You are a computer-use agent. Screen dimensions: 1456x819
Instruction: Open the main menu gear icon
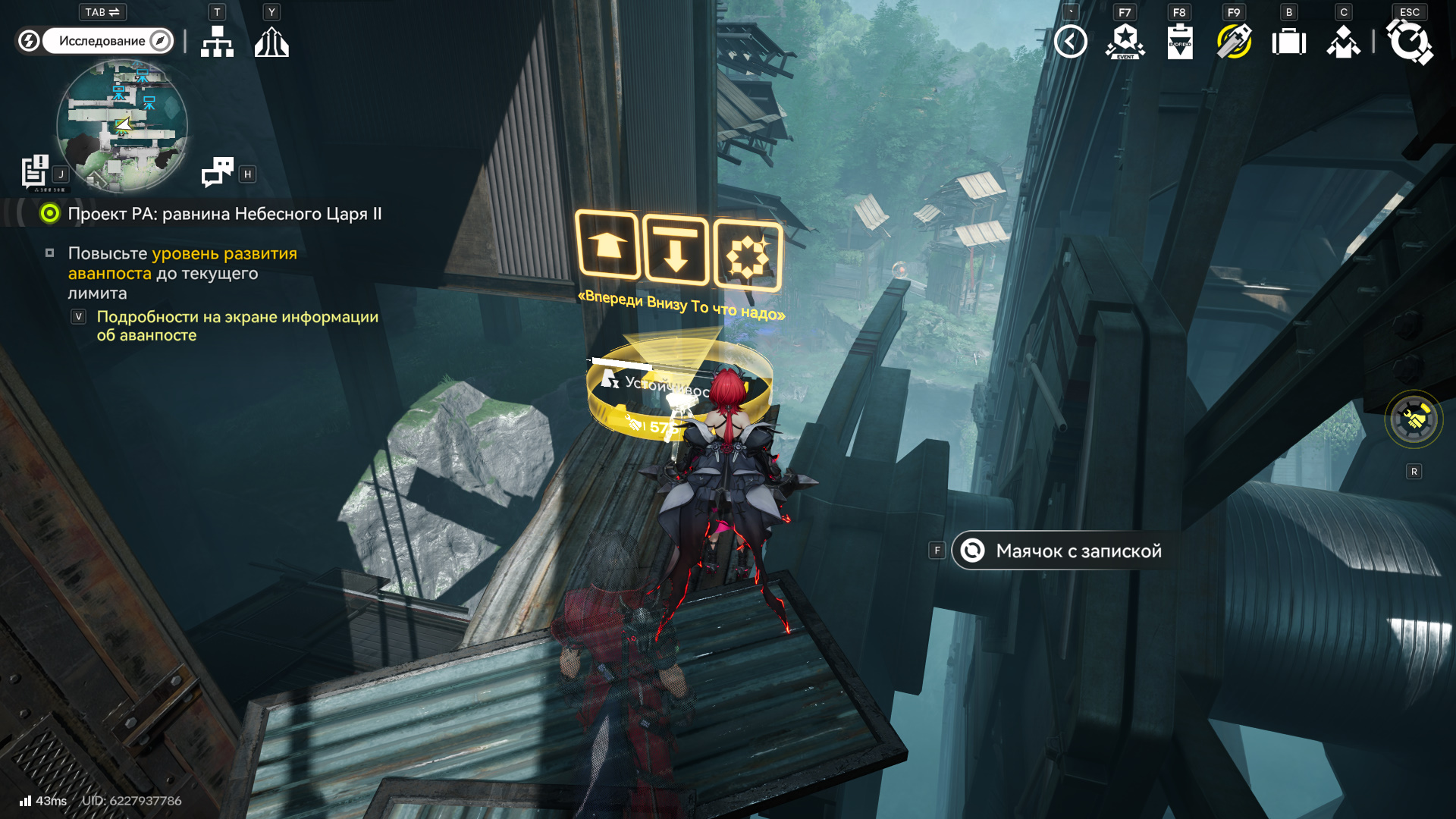point(1409,42)
